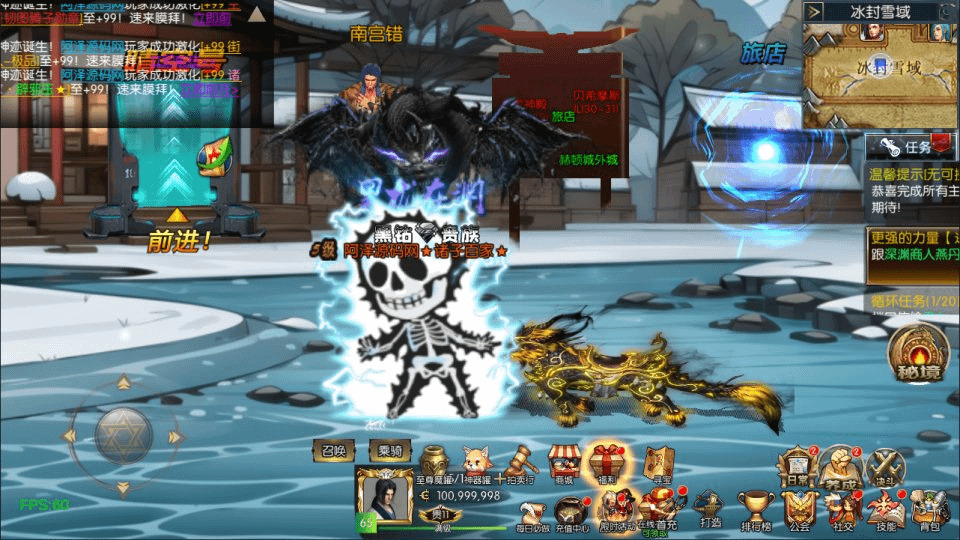Tap the 乘骑 mount button

(390, 451)
